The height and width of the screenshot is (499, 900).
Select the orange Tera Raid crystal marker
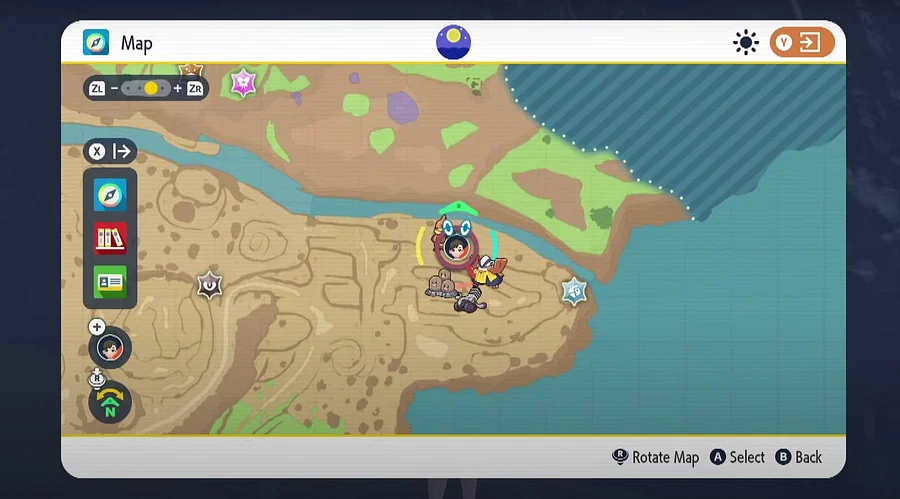(190, 70)
